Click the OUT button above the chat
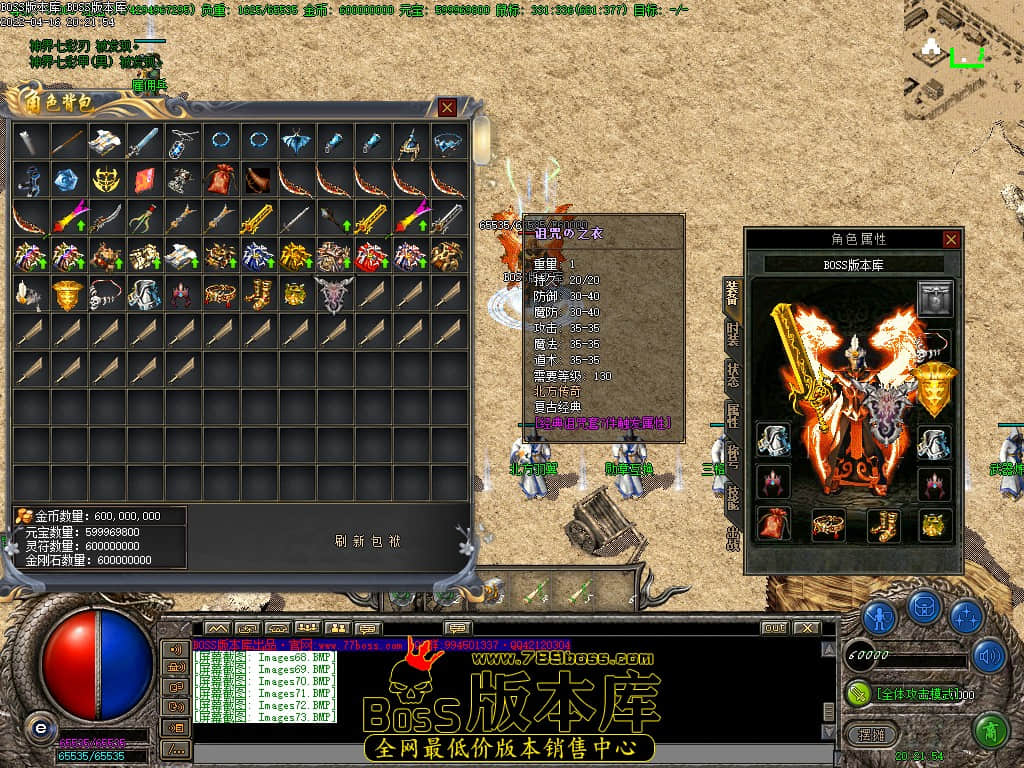This screenshot has width=1024, height=768. pos(774,628)
